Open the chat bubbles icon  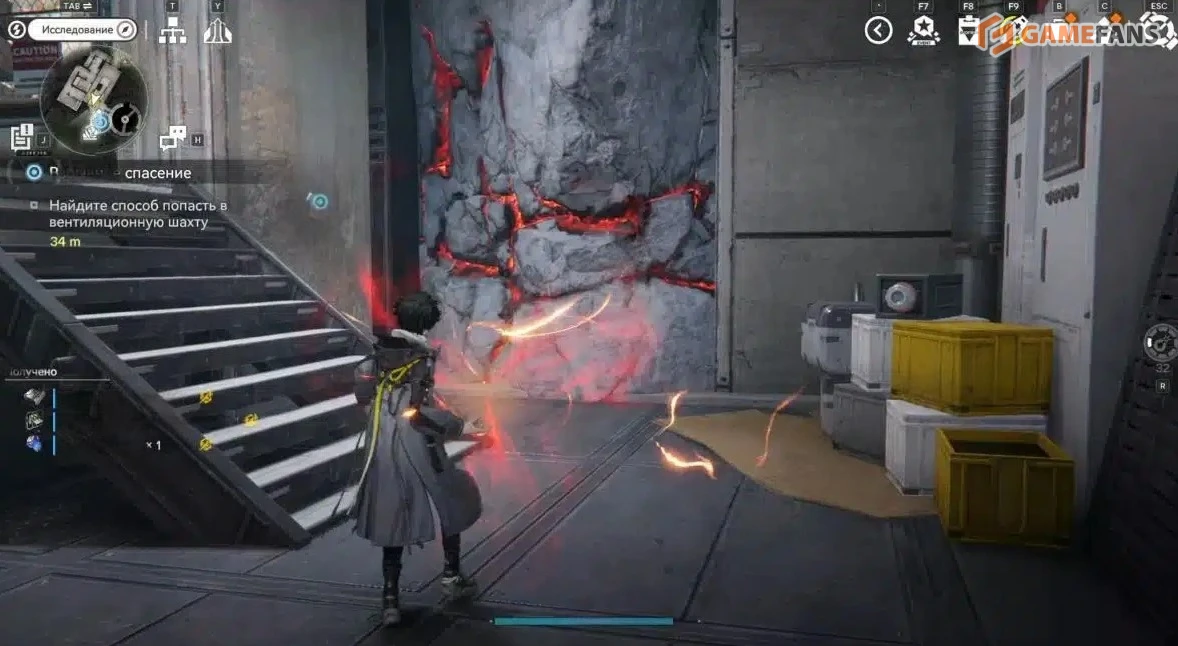click(x=173, y=138)
